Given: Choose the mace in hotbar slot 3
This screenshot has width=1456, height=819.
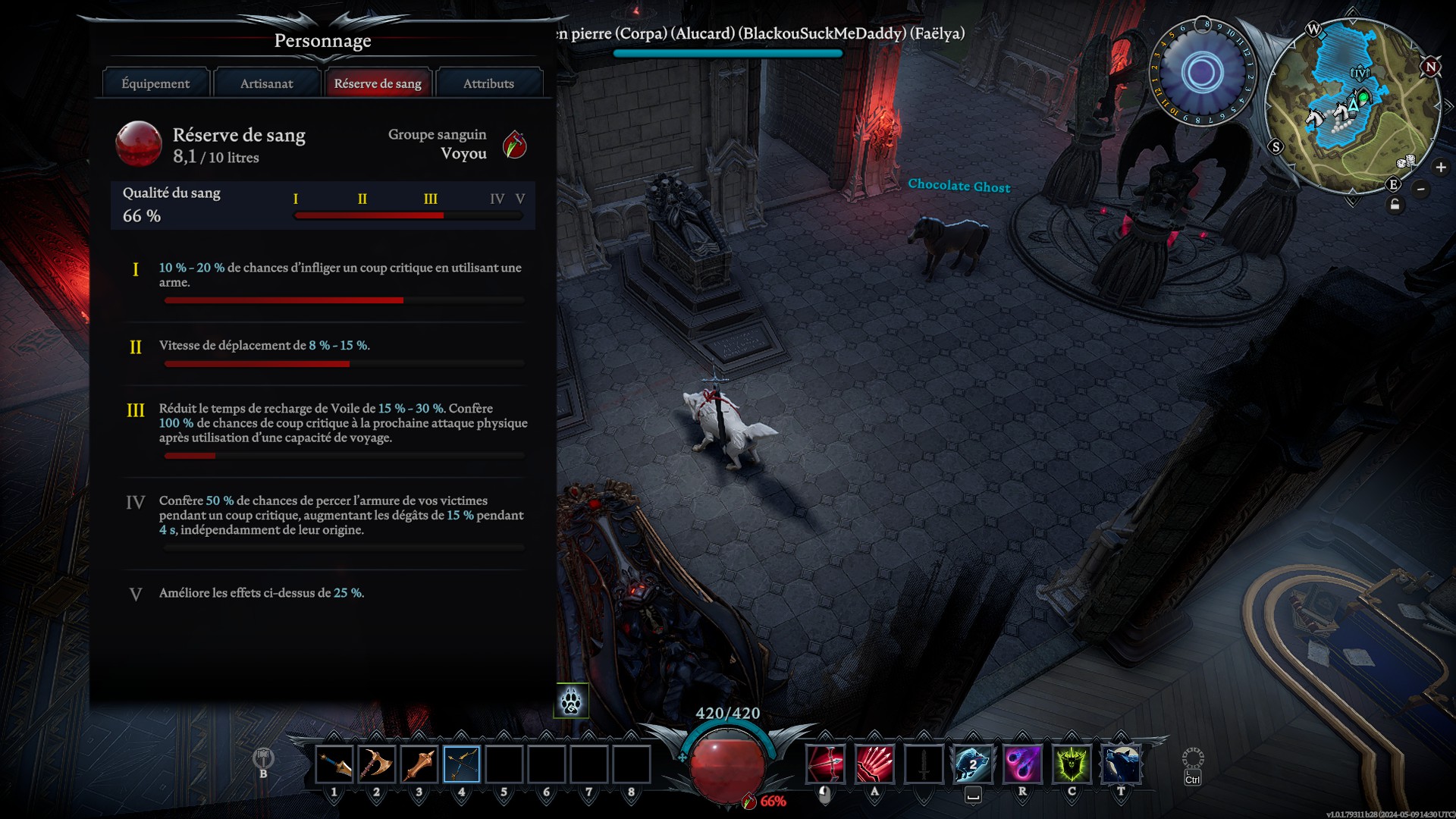Looking at the screenshot, I should pyautogui.click(x=419, y=764).
